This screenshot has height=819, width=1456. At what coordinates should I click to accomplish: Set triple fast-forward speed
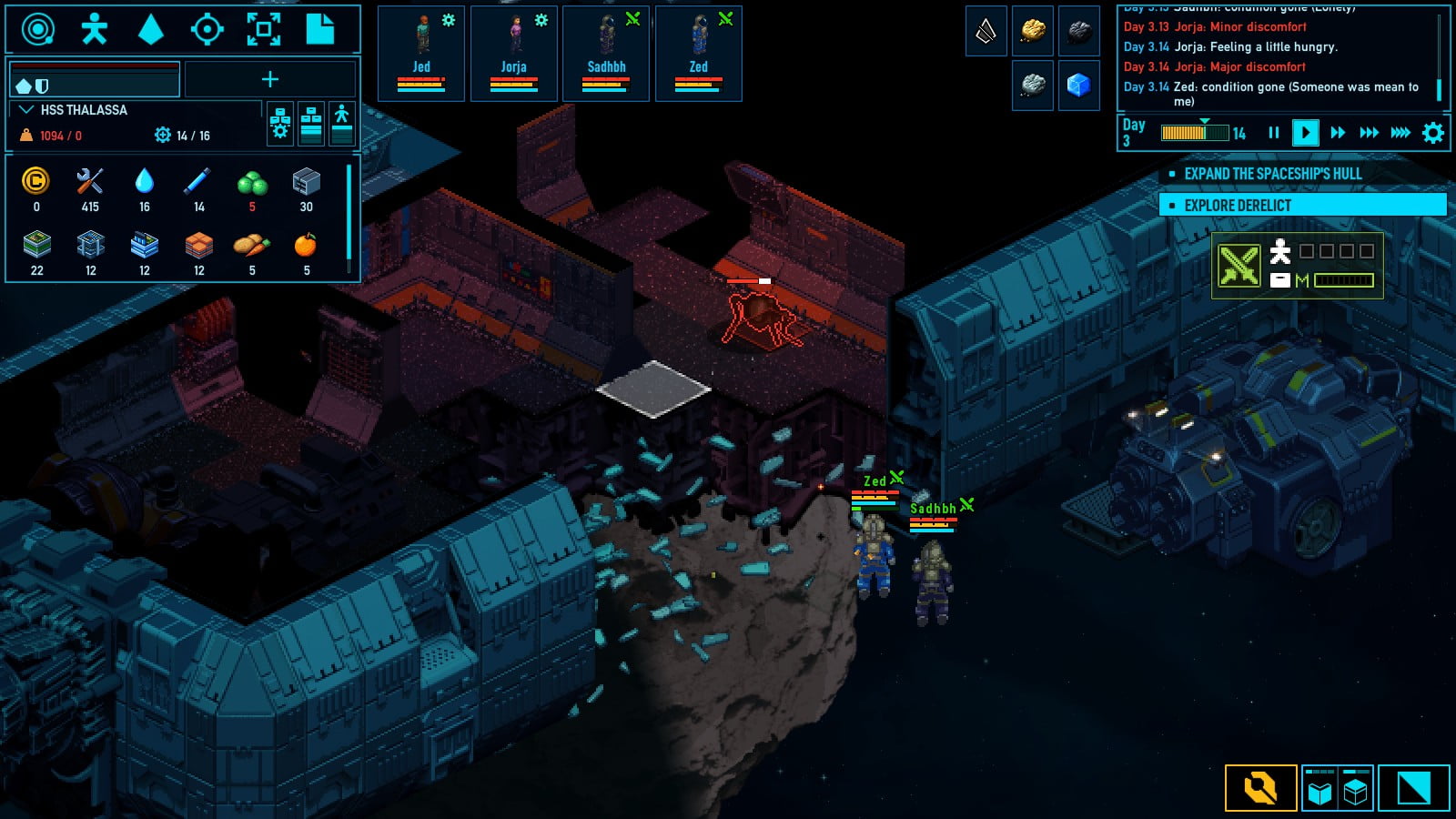coord(1369,133)
